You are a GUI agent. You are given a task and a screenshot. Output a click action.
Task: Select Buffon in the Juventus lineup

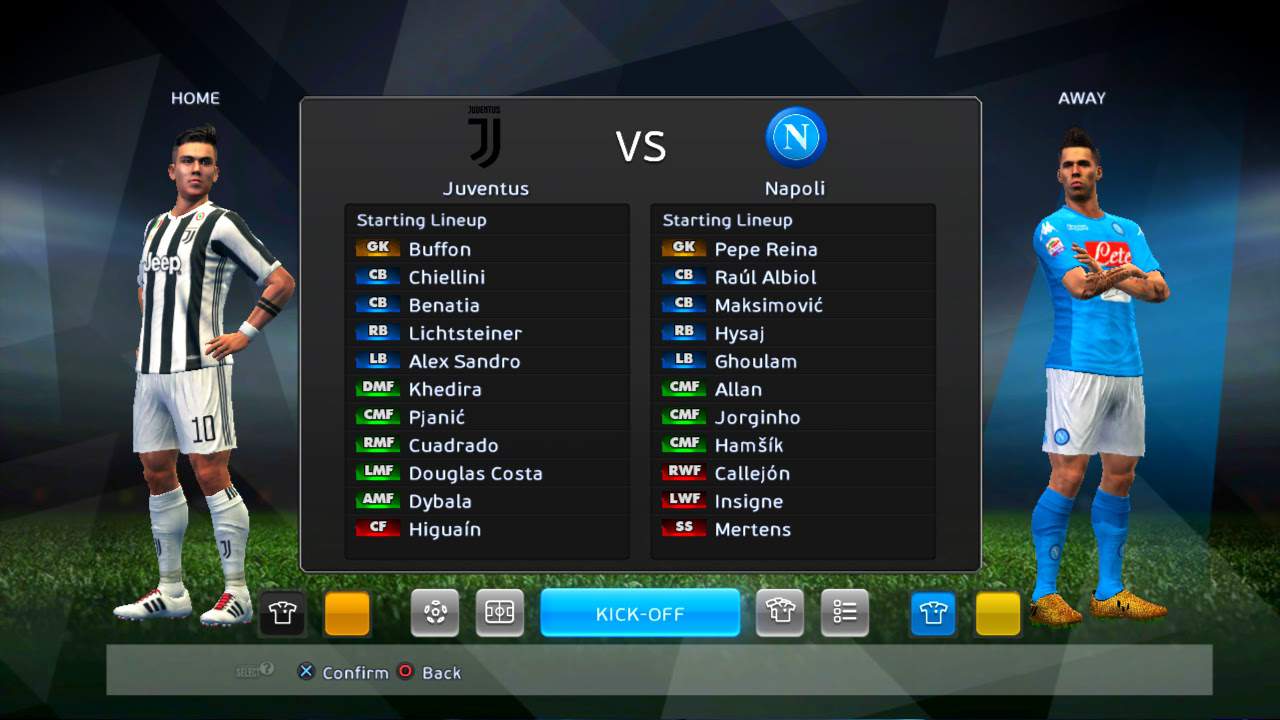(439, 249)
